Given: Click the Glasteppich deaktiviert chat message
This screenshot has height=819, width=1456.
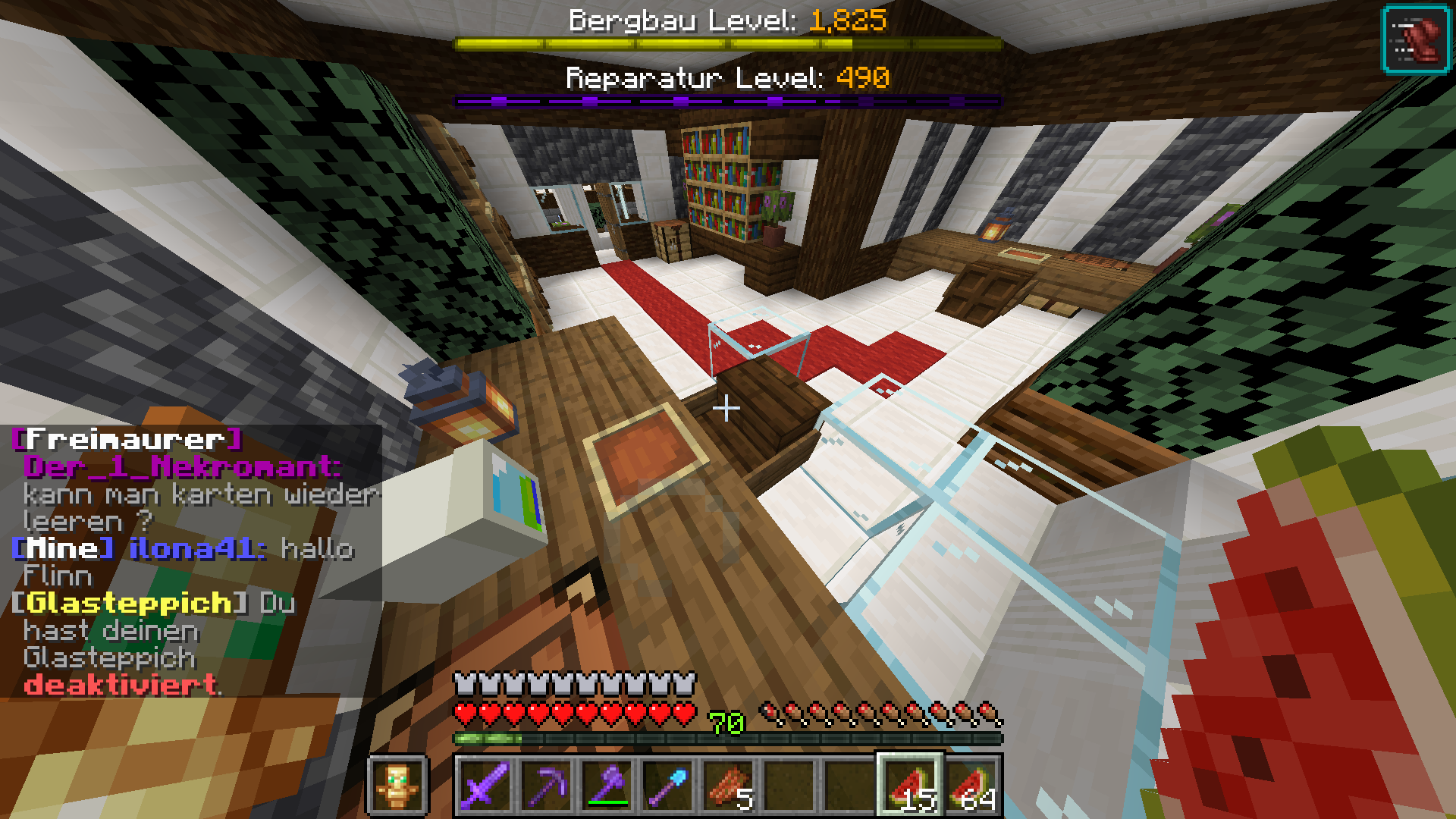Looking at the screenshot, I should (x=121, y=686).
